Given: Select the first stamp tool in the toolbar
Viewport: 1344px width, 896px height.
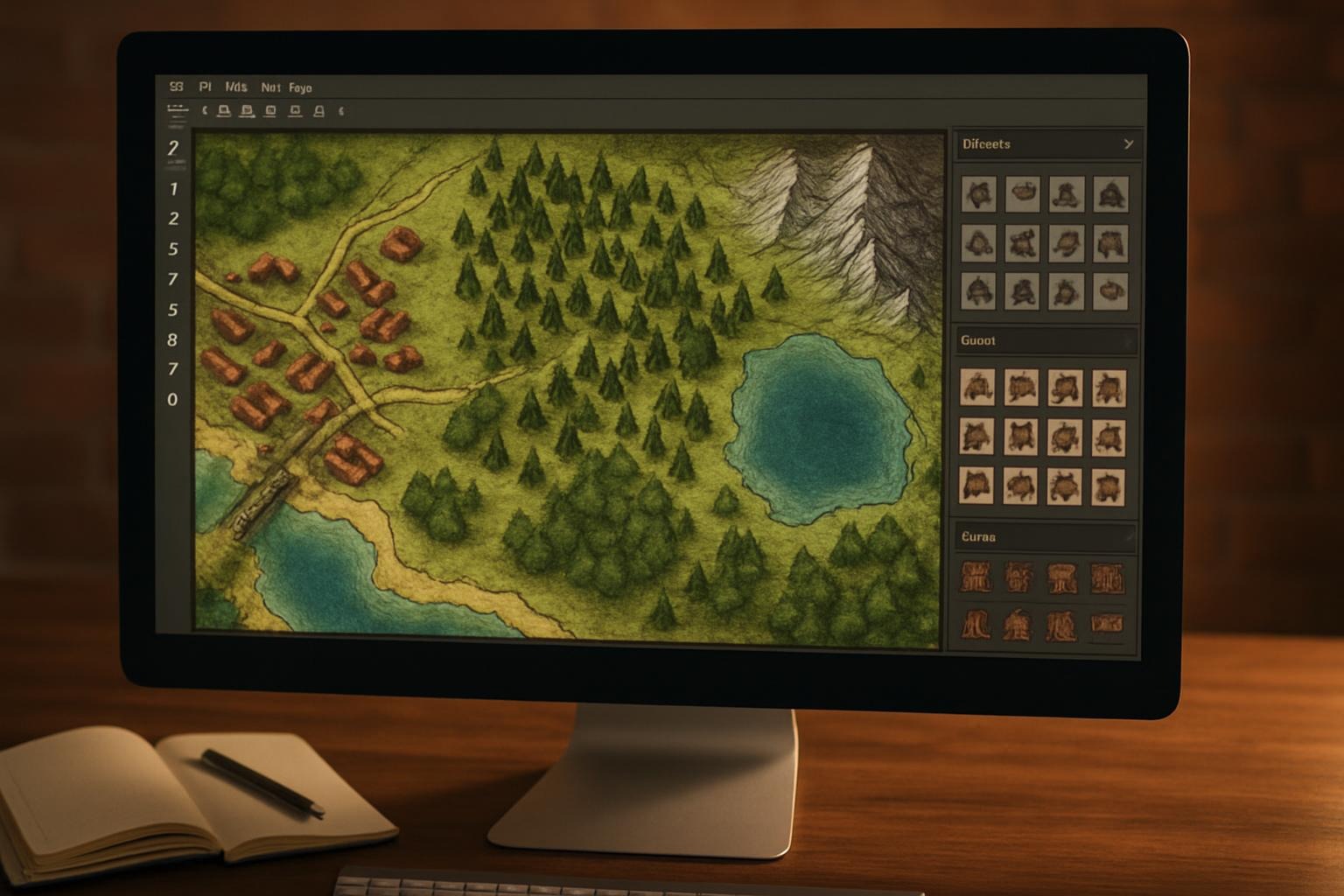Looking at the screenshot, I should tap(223, 112).
